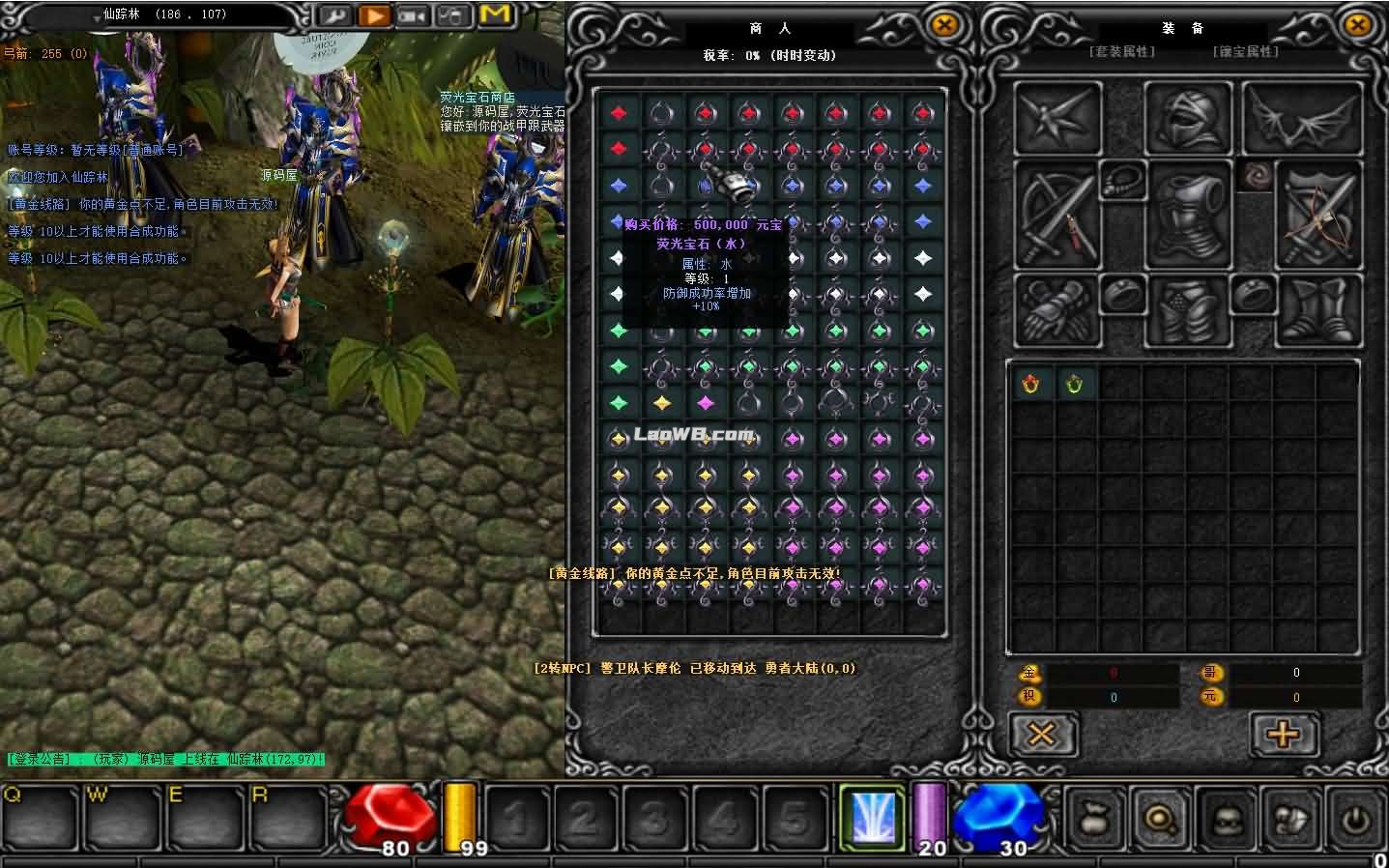Click the gold amount input field

click(1112, 672)
